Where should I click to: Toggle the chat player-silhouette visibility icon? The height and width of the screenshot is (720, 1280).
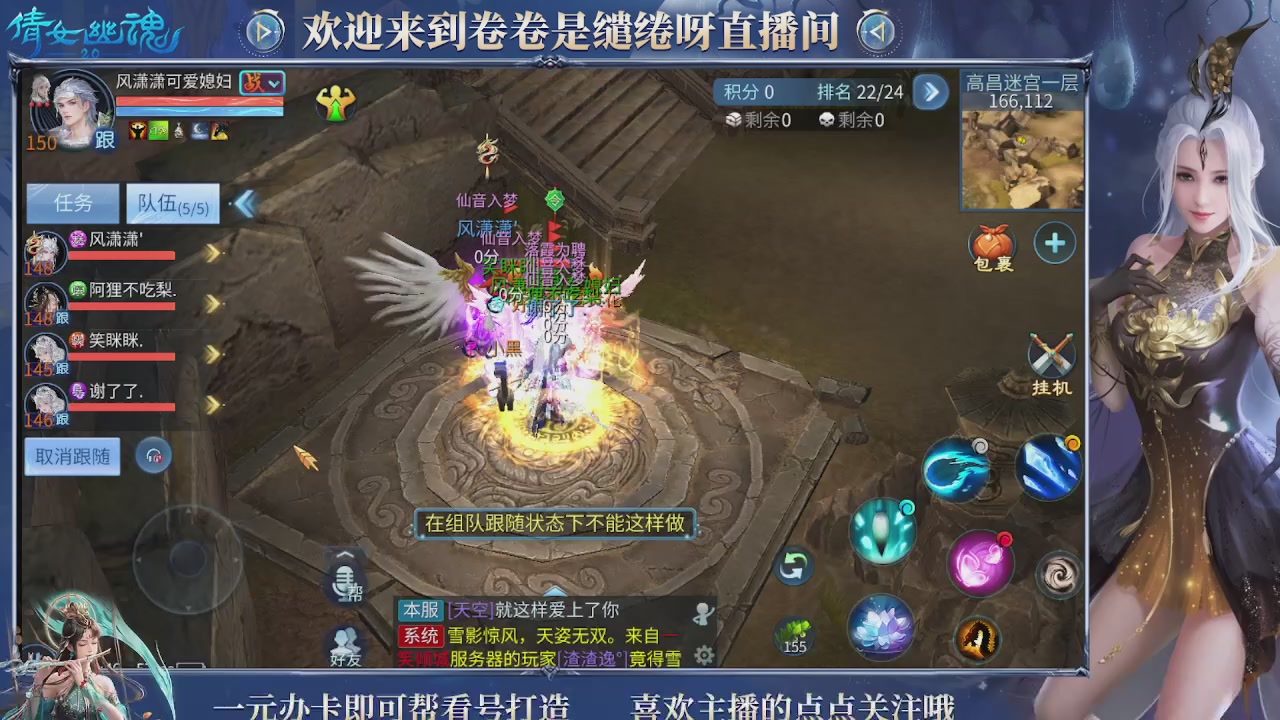(703, 613)
